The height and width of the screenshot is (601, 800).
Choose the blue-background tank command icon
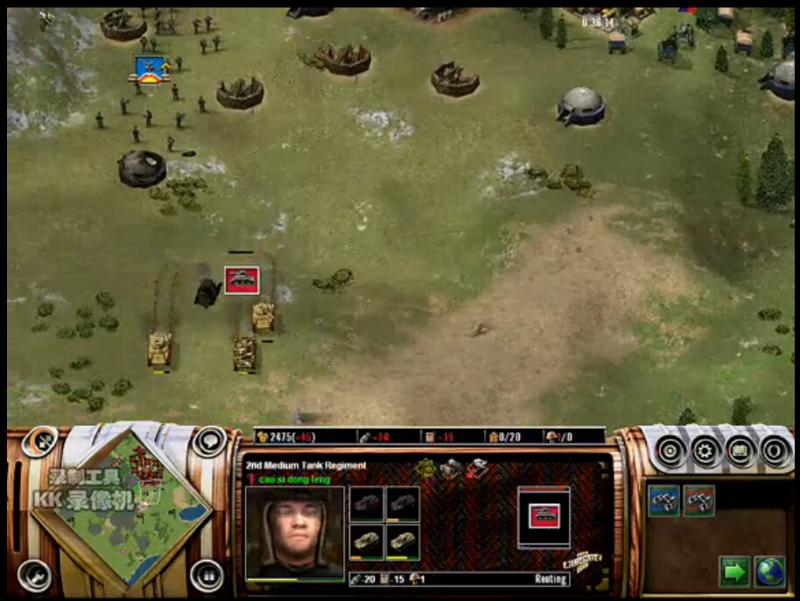664,499
